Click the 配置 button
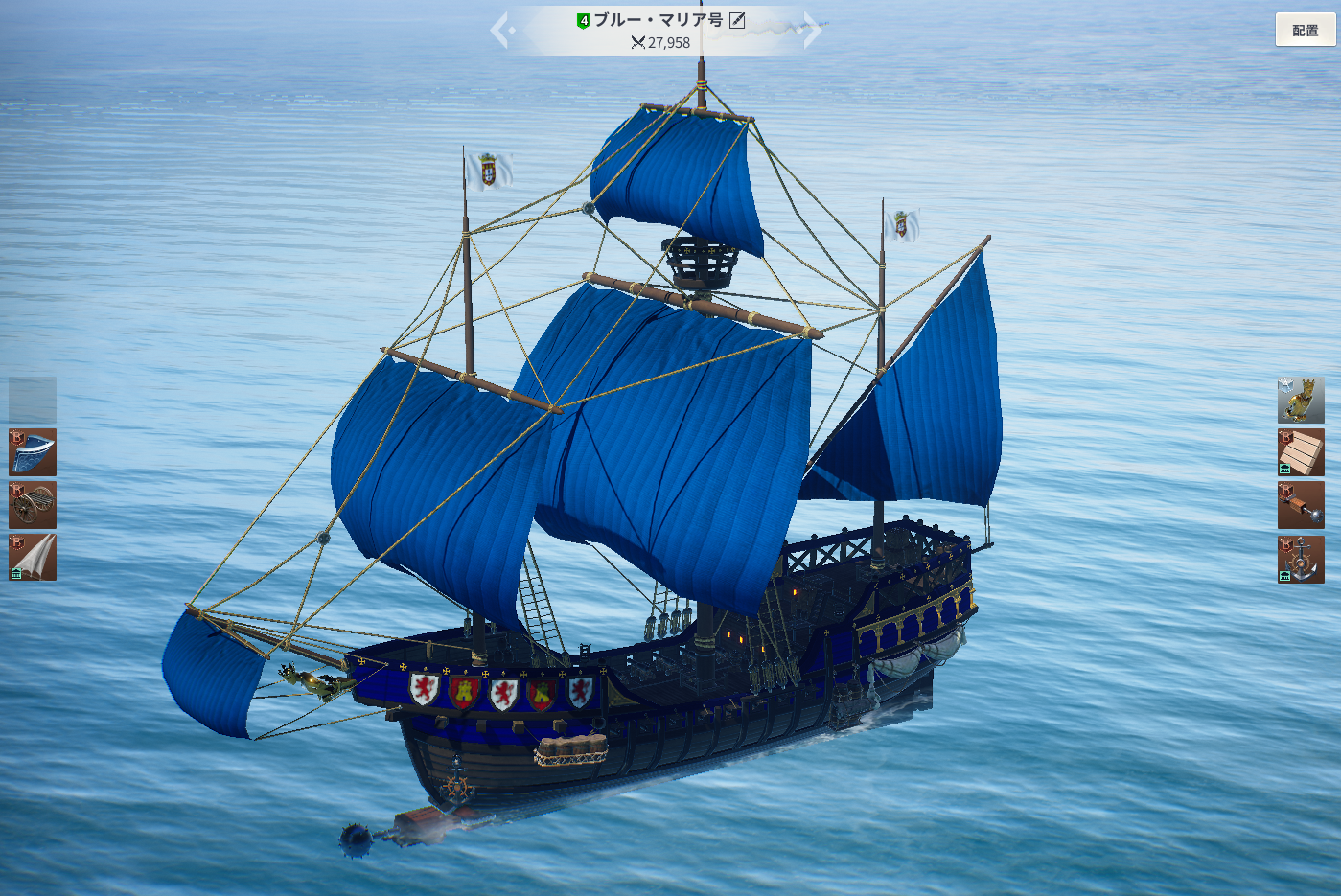This screenshot has width=1341, height=896. coord(1305,30)
